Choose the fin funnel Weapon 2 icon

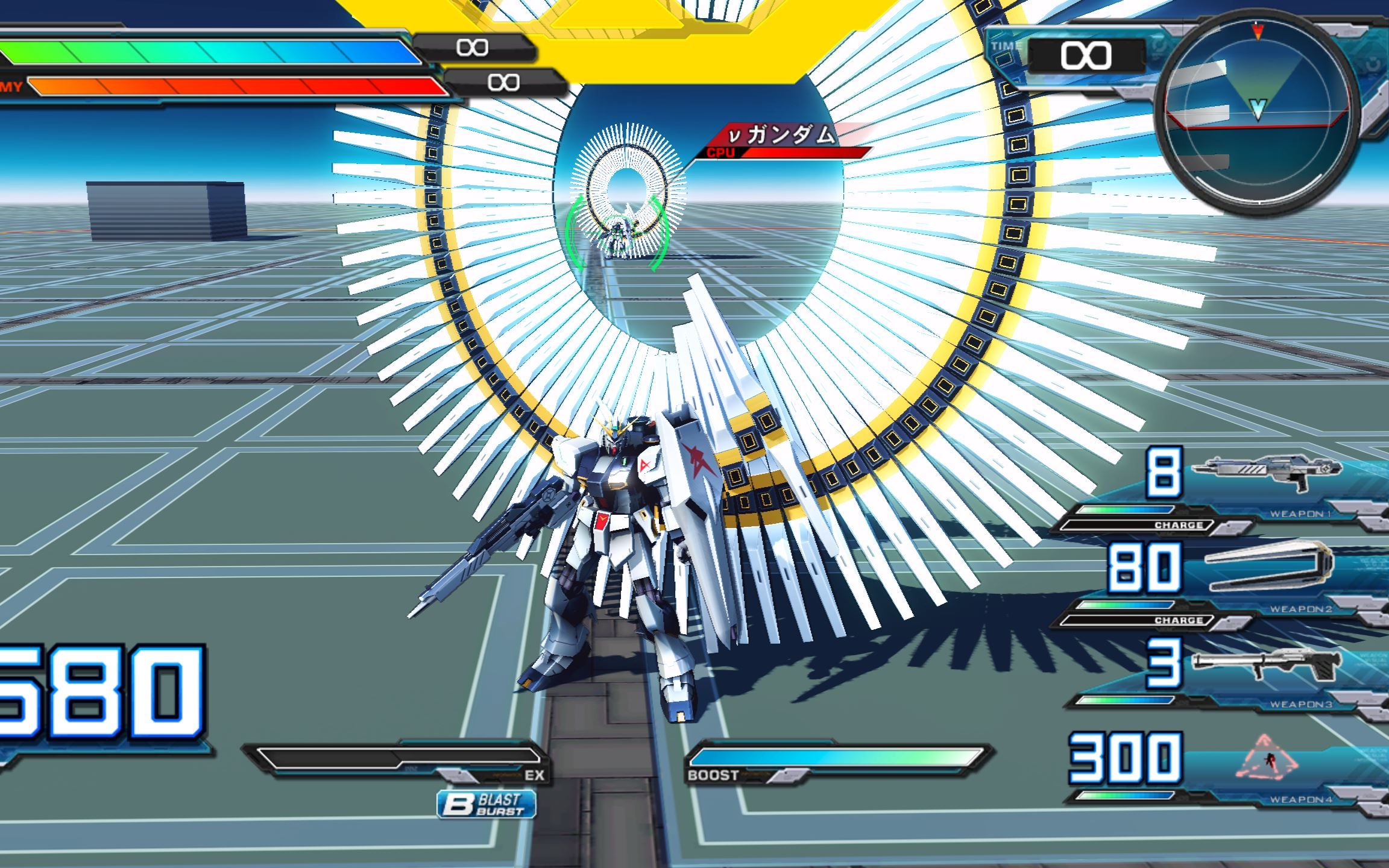[x=1268, y=567]
